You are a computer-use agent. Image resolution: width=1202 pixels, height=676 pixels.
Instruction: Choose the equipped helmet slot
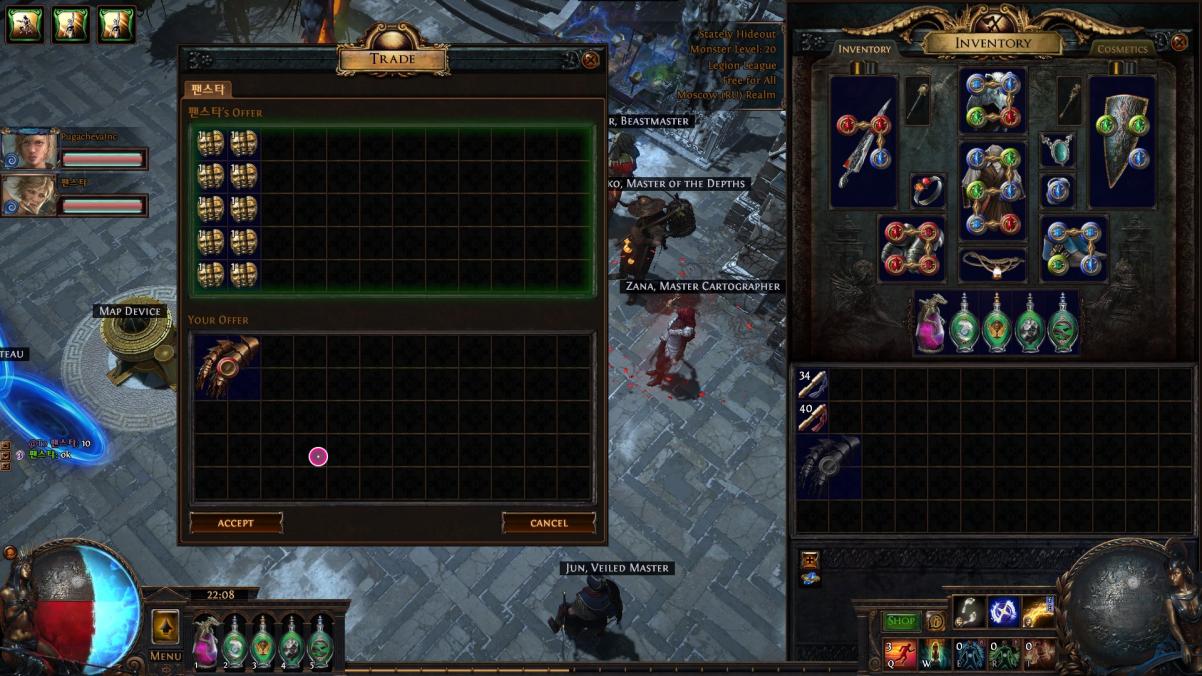(x=992, y=101)
